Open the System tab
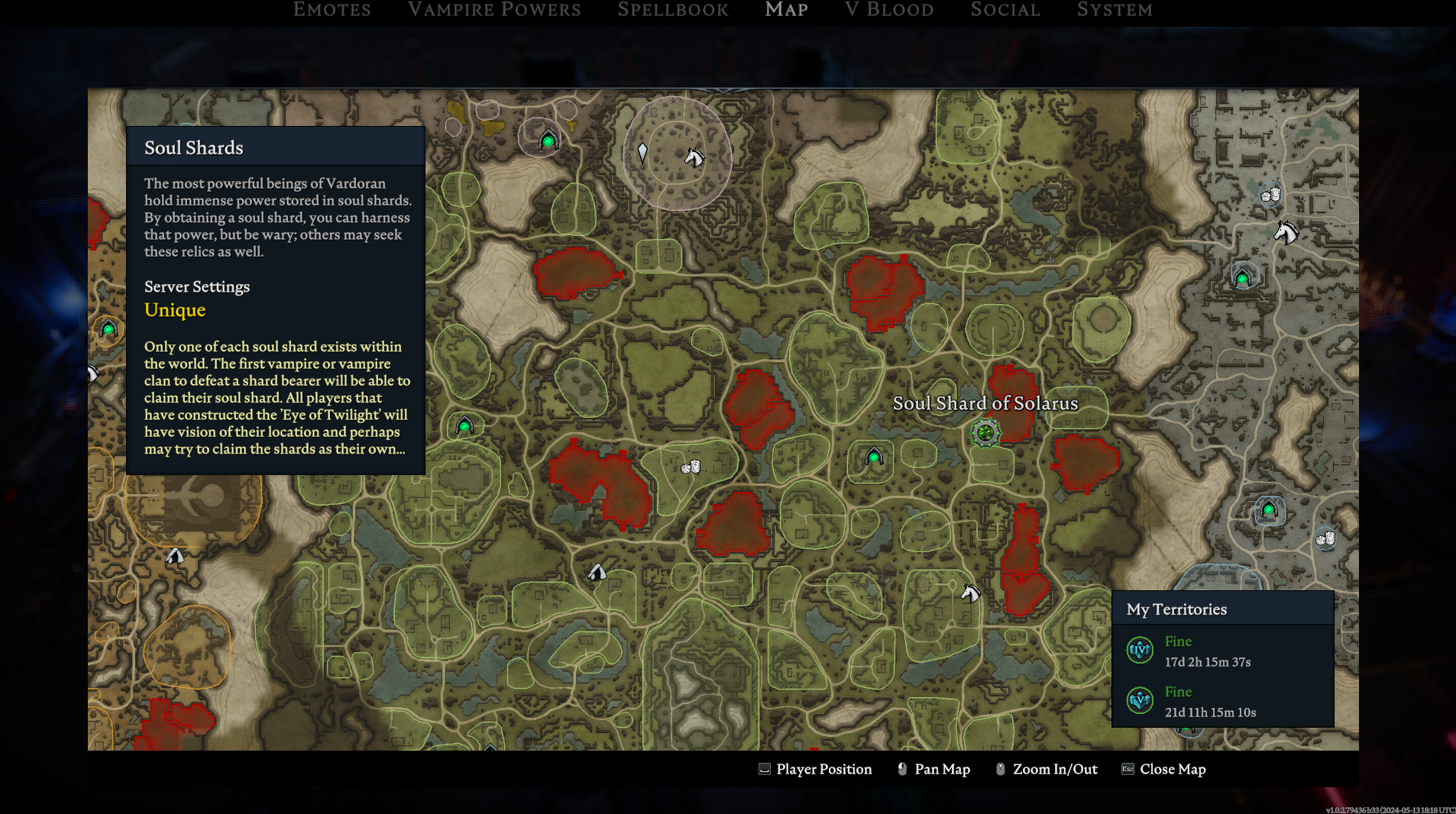Image resolution: width=1456 pixels, height=814 pixels. [1115, 10]
